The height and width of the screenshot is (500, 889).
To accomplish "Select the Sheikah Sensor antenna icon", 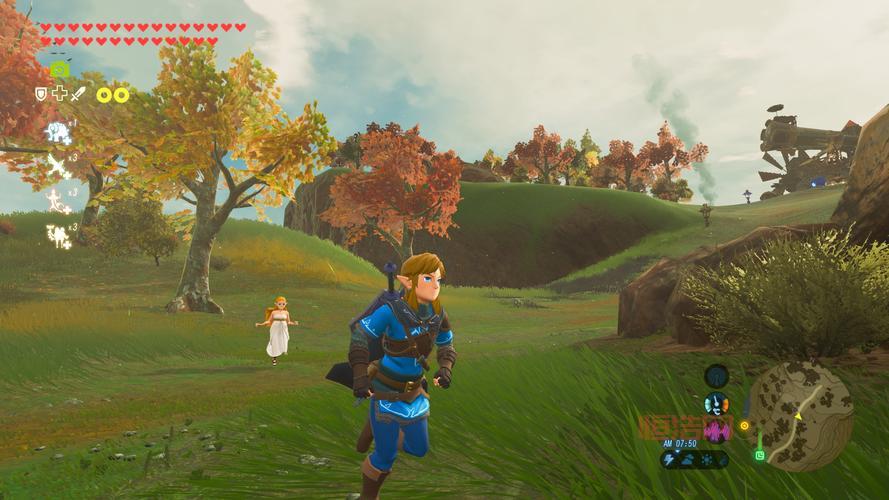I will tap(716, 376).
